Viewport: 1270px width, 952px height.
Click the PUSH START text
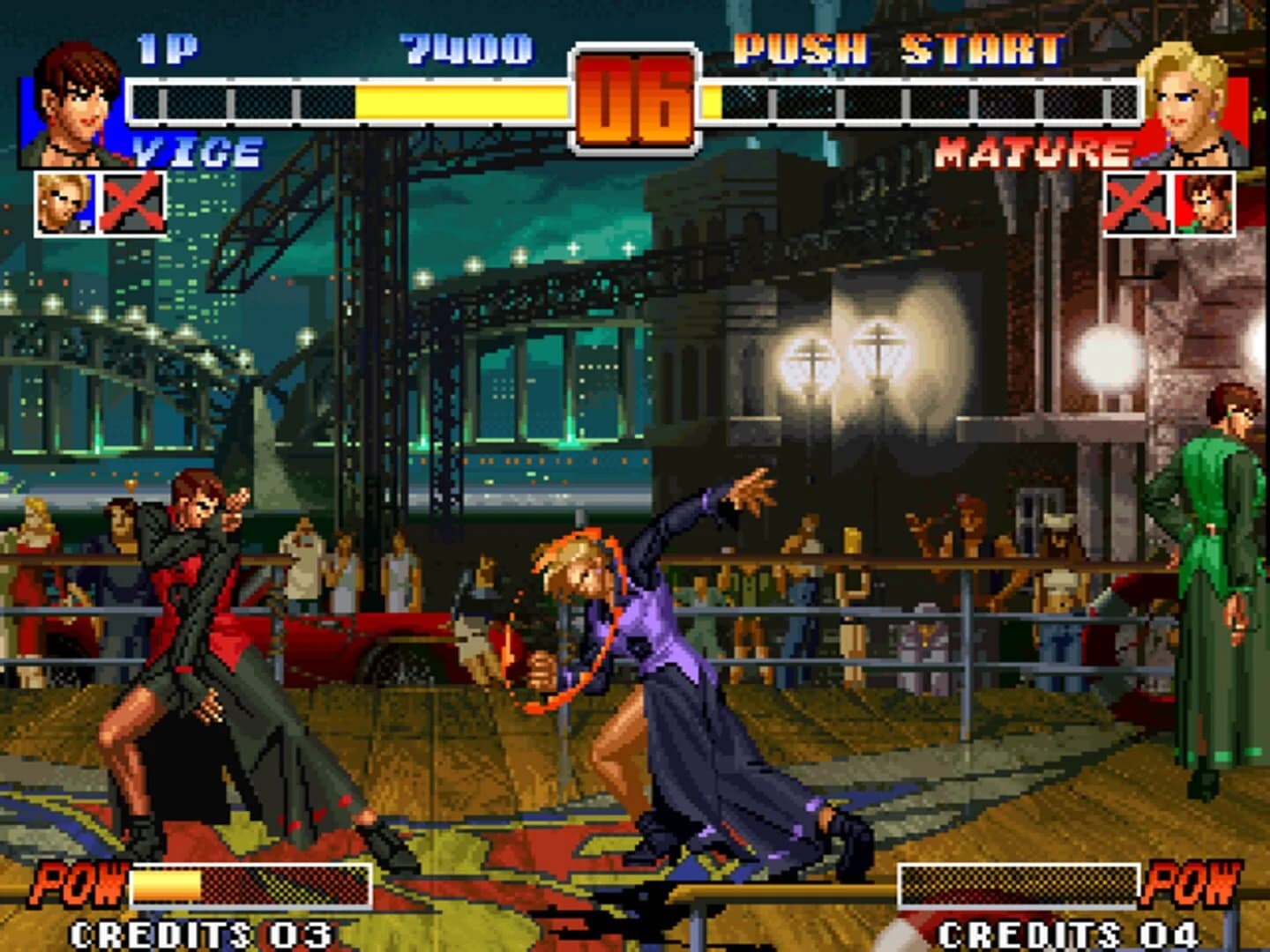900,50
